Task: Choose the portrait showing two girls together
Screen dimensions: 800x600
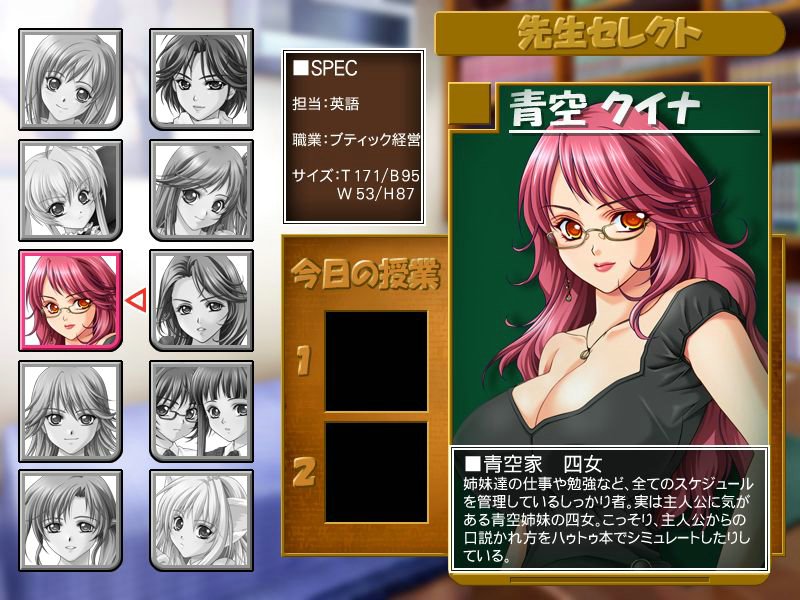Action: (201, 410)
